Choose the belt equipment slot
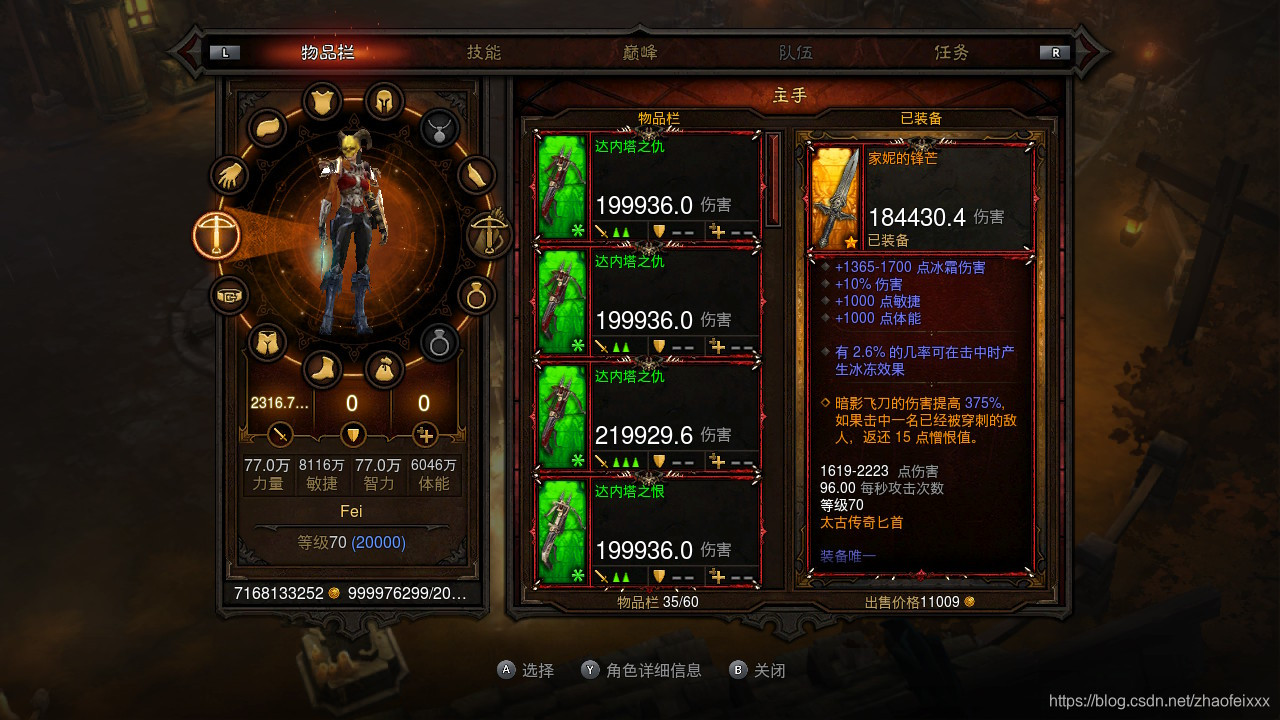This screenshot has width=1280, height=720. tap(229, 296)
